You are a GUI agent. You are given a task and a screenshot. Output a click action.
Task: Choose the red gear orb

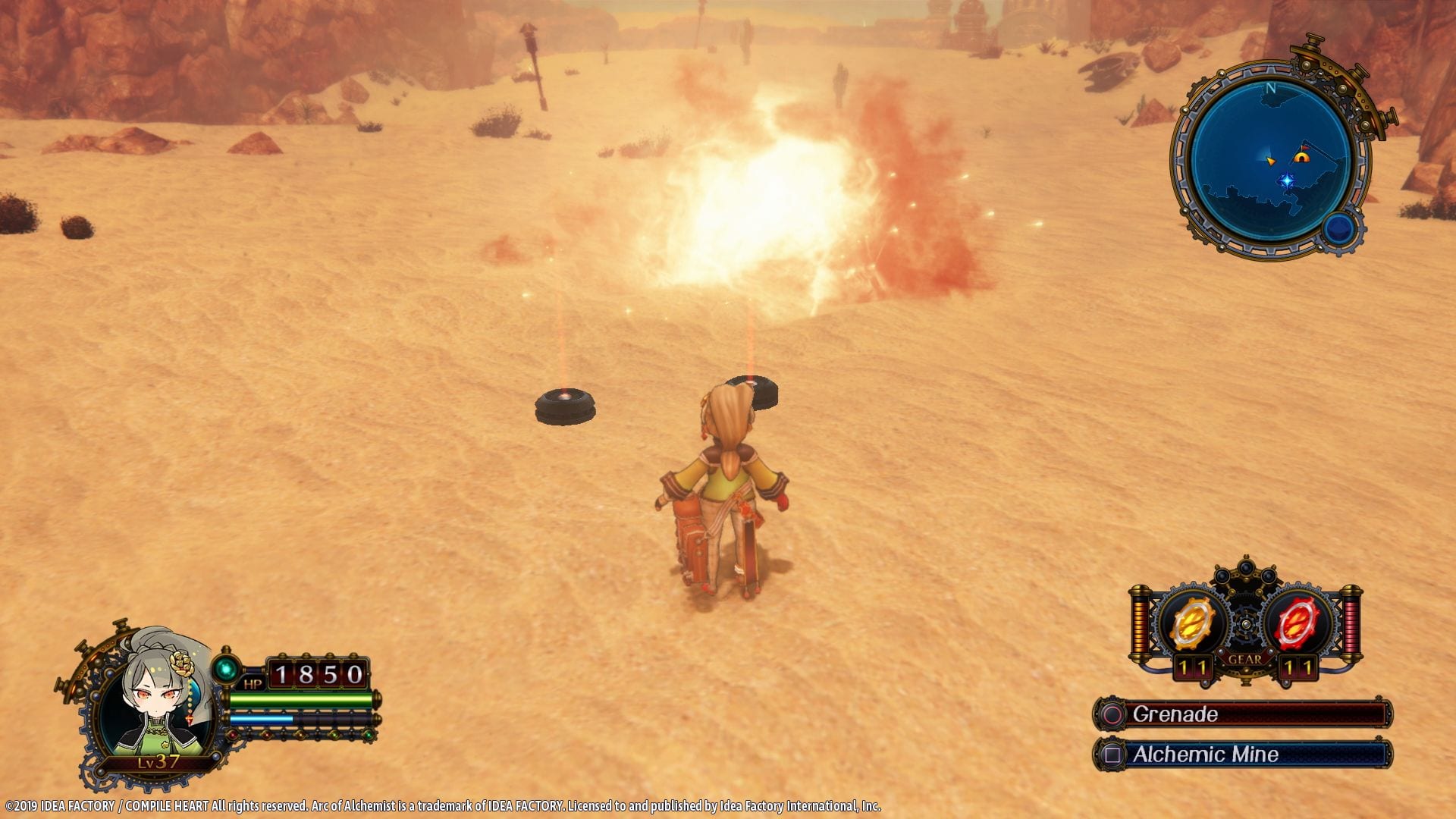click(1298, 624)
